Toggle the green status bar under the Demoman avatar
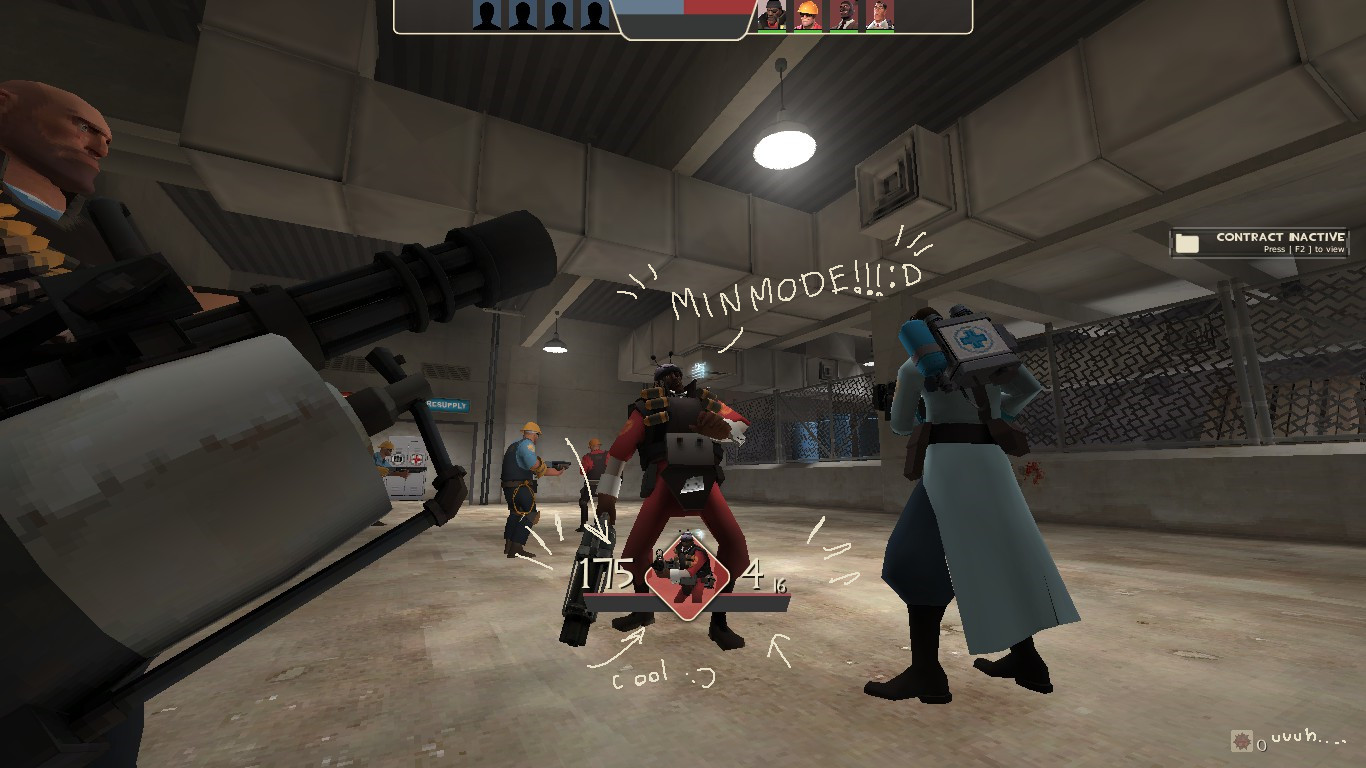This screenshot has width=1366, height=768. 772,31
